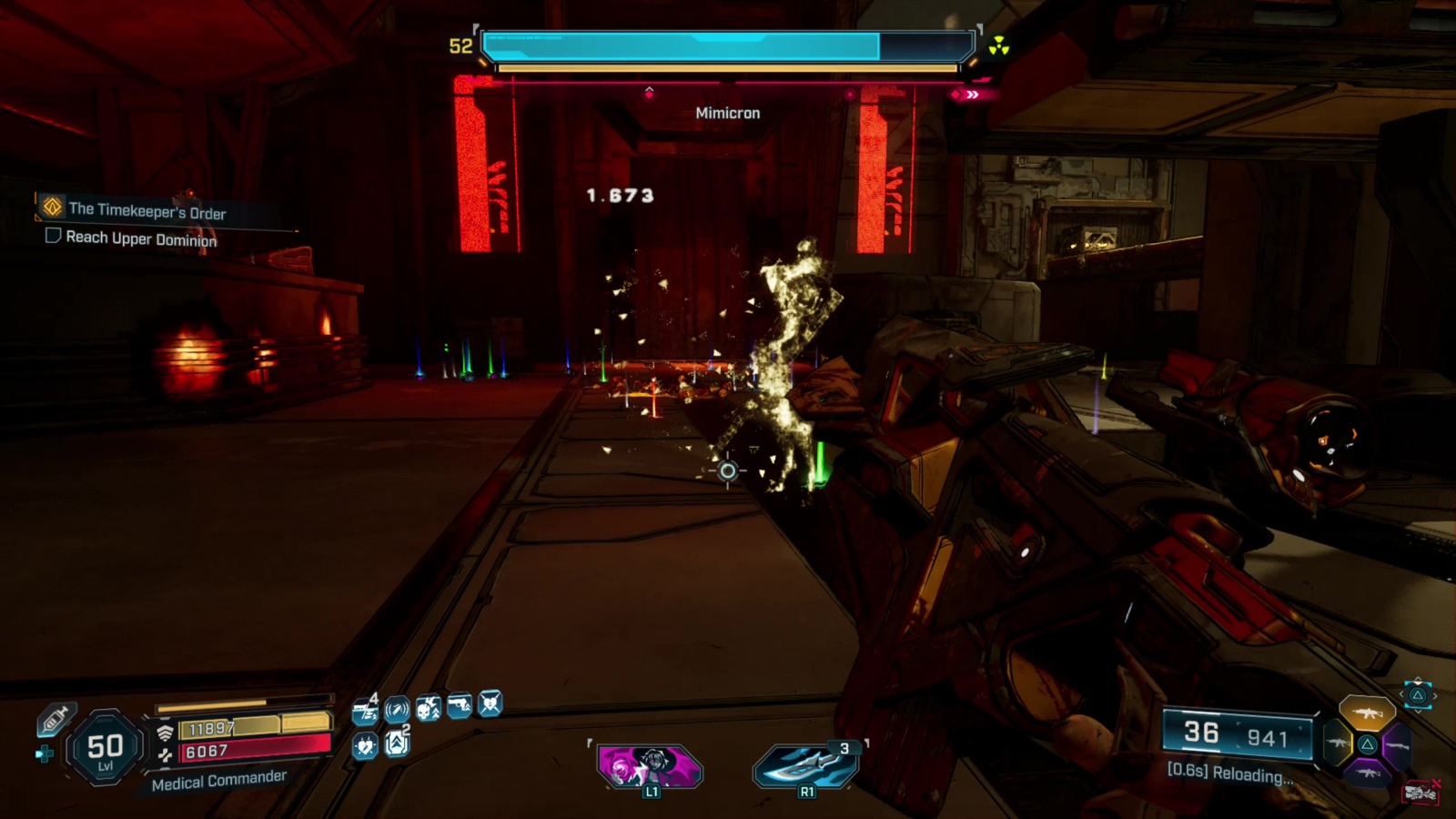Image resolution: width=1456 pixels, height=819 pixels.
Task: Click the Medical Commander class title
Action: 218,782
